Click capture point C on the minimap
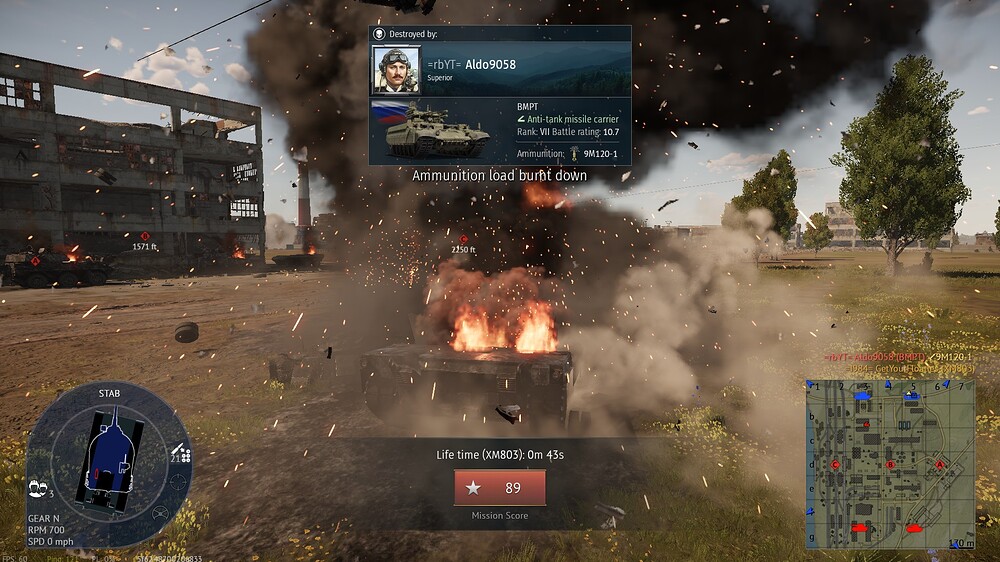This screenshot has width=1000, height=562. [836, 464]
